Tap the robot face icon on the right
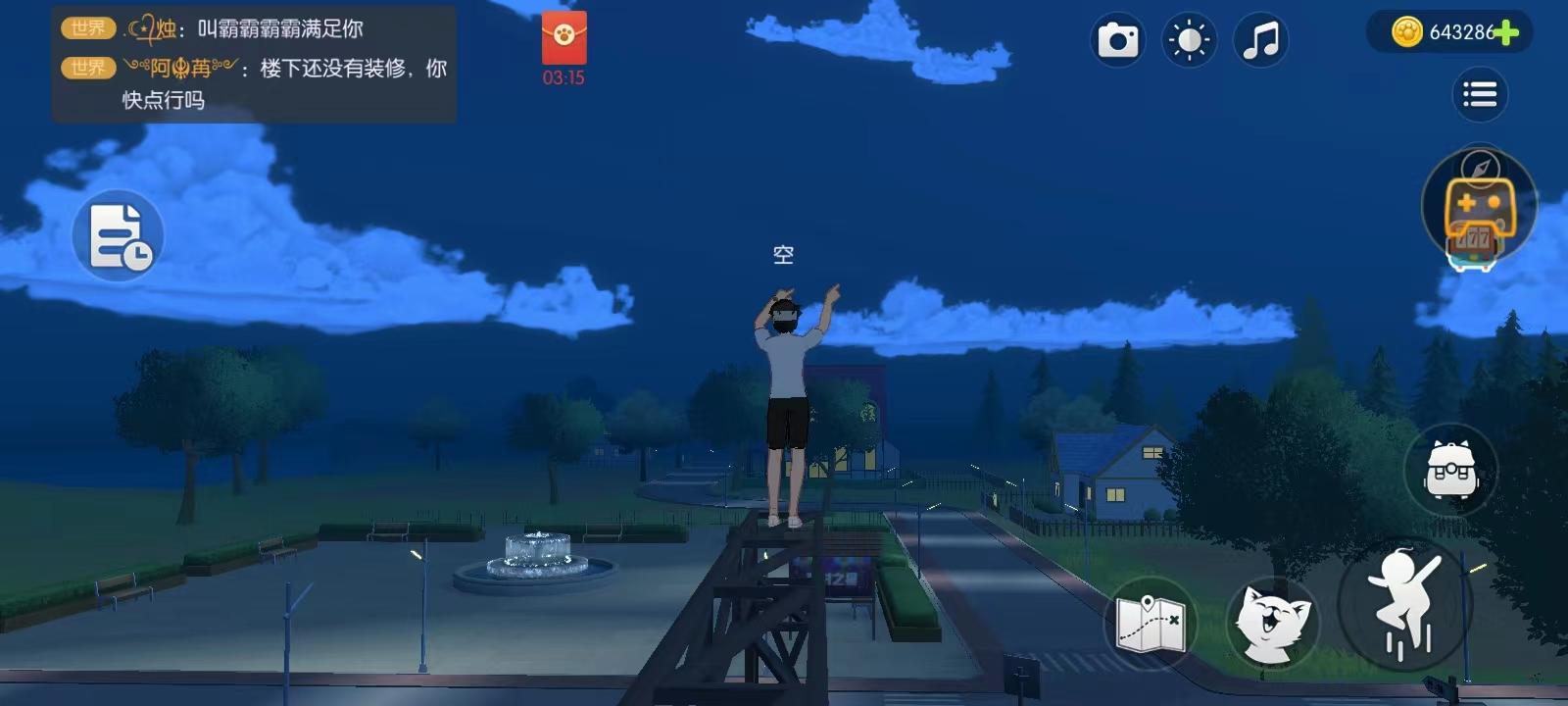1568x706 pixels. (1452, 470)
